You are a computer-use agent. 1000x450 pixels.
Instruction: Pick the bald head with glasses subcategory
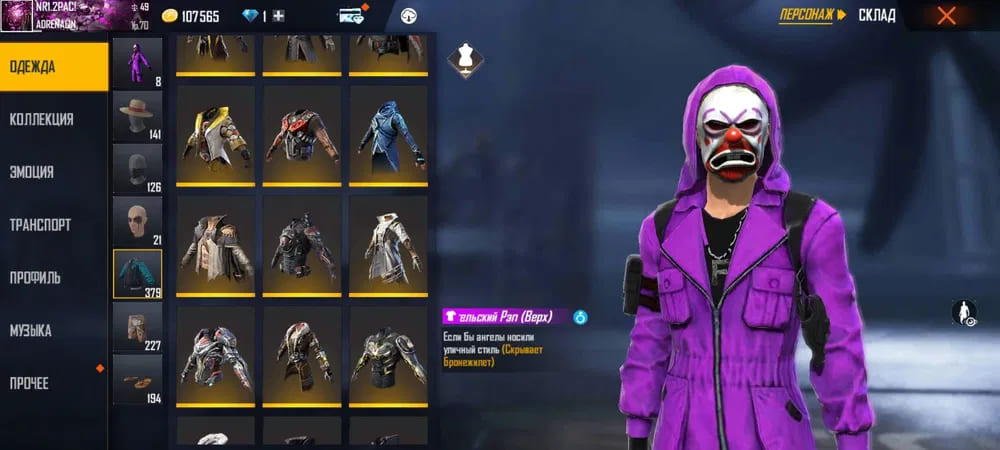pyautogui.click(x=137, y=221)
